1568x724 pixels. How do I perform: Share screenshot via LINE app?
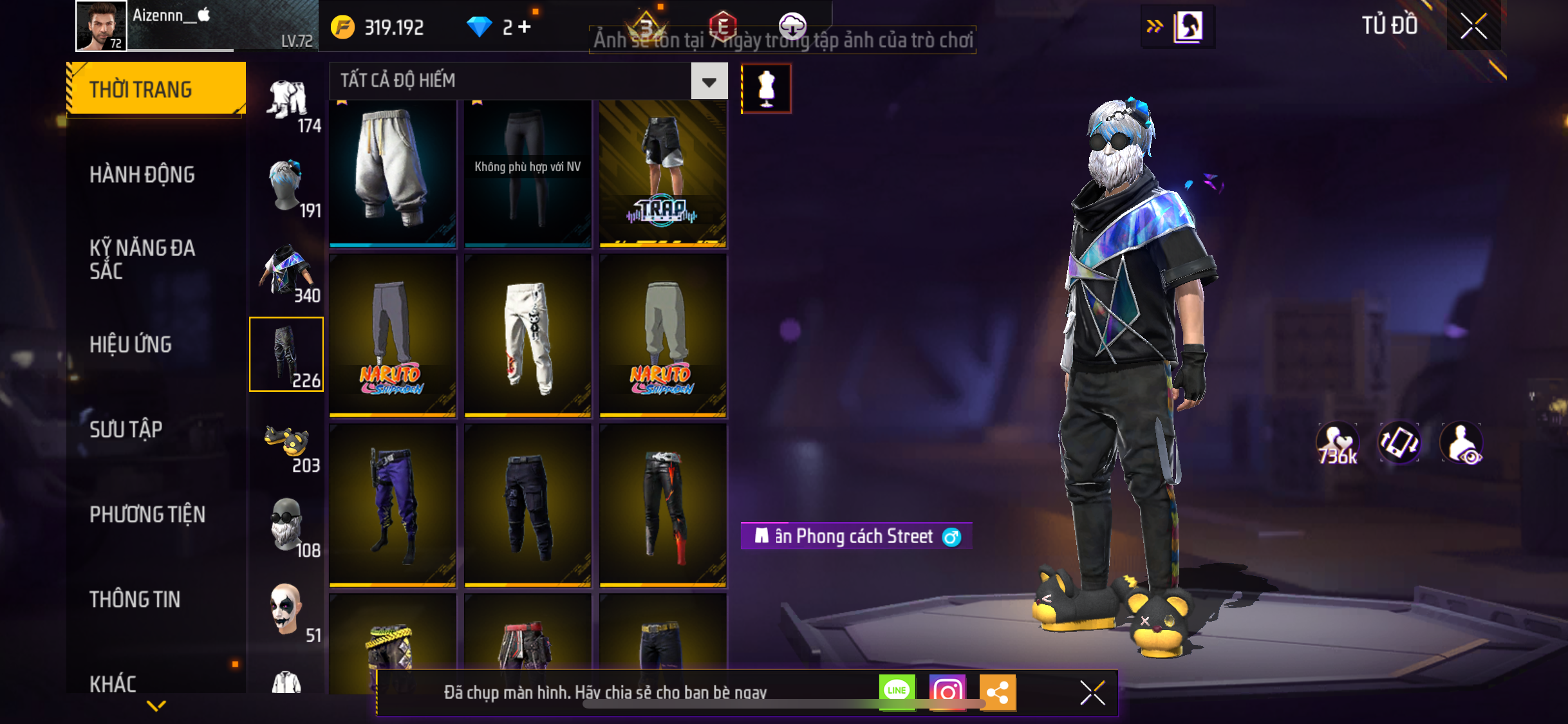897,692
